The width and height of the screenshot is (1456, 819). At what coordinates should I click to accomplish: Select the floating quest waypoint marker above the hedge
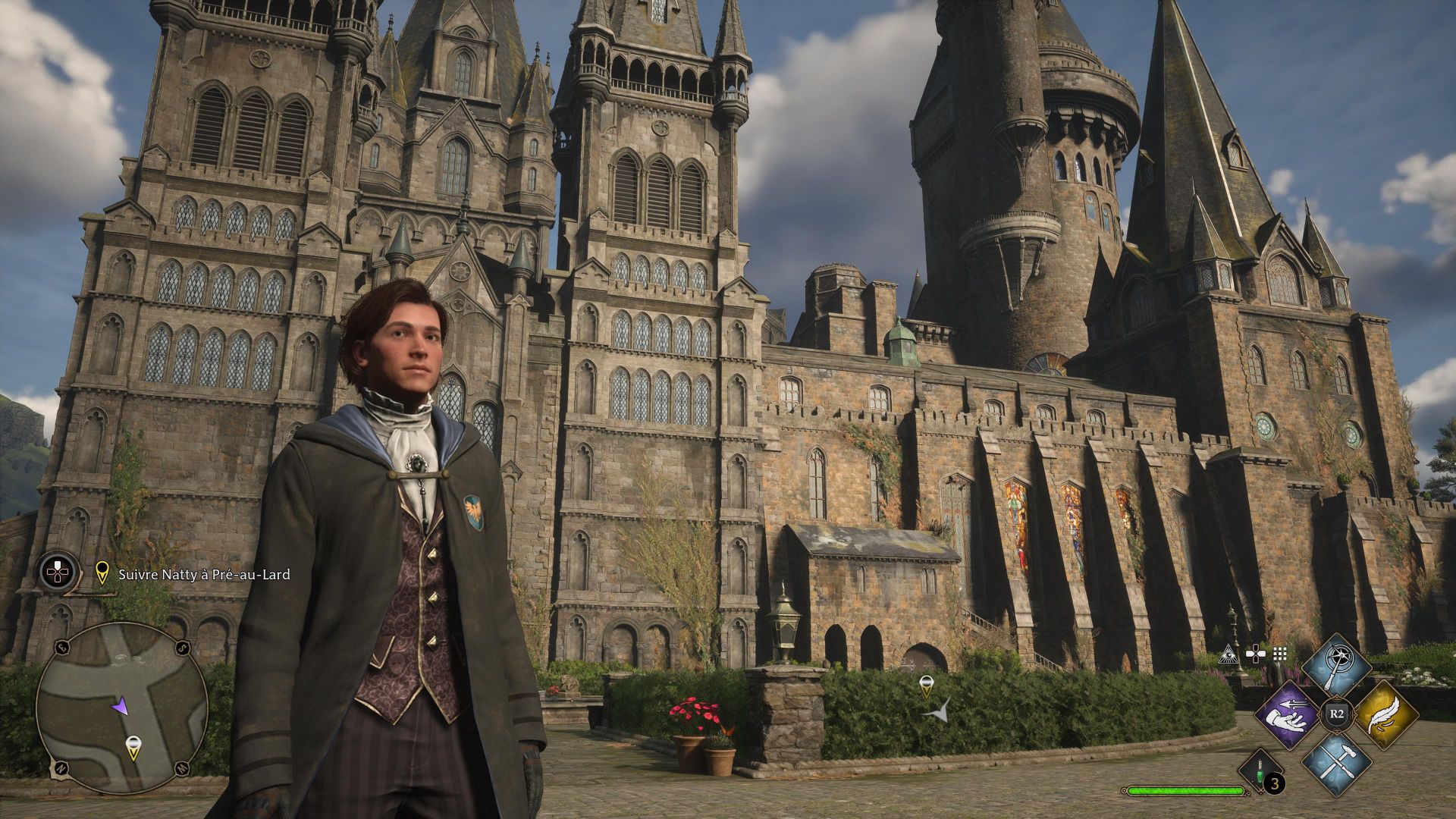925,686
